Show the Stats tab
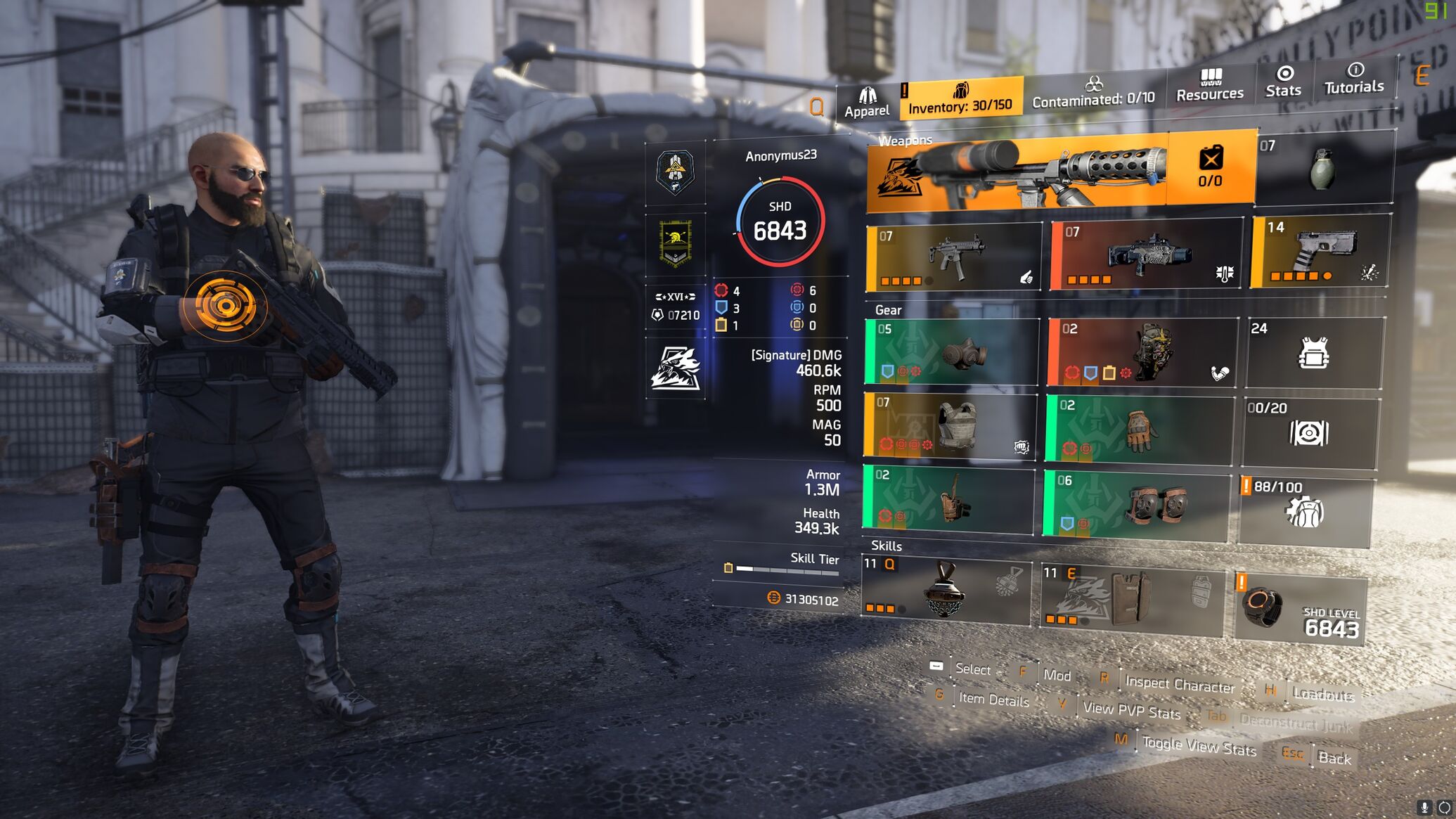 coord(1283,82)
